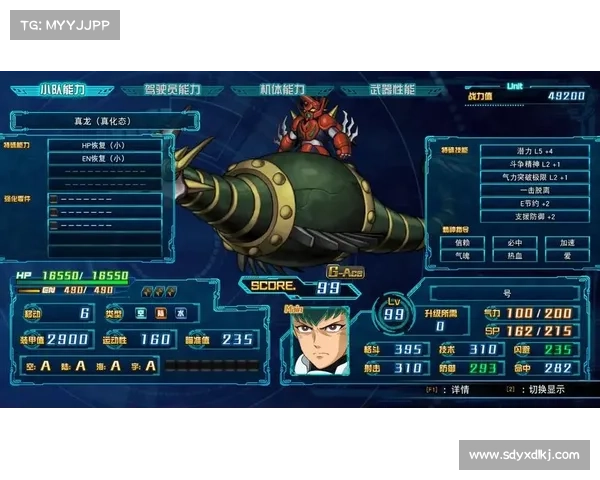Choose the 必中 spirit command
The width and height of the screenshot is (600, 480).
514,242
